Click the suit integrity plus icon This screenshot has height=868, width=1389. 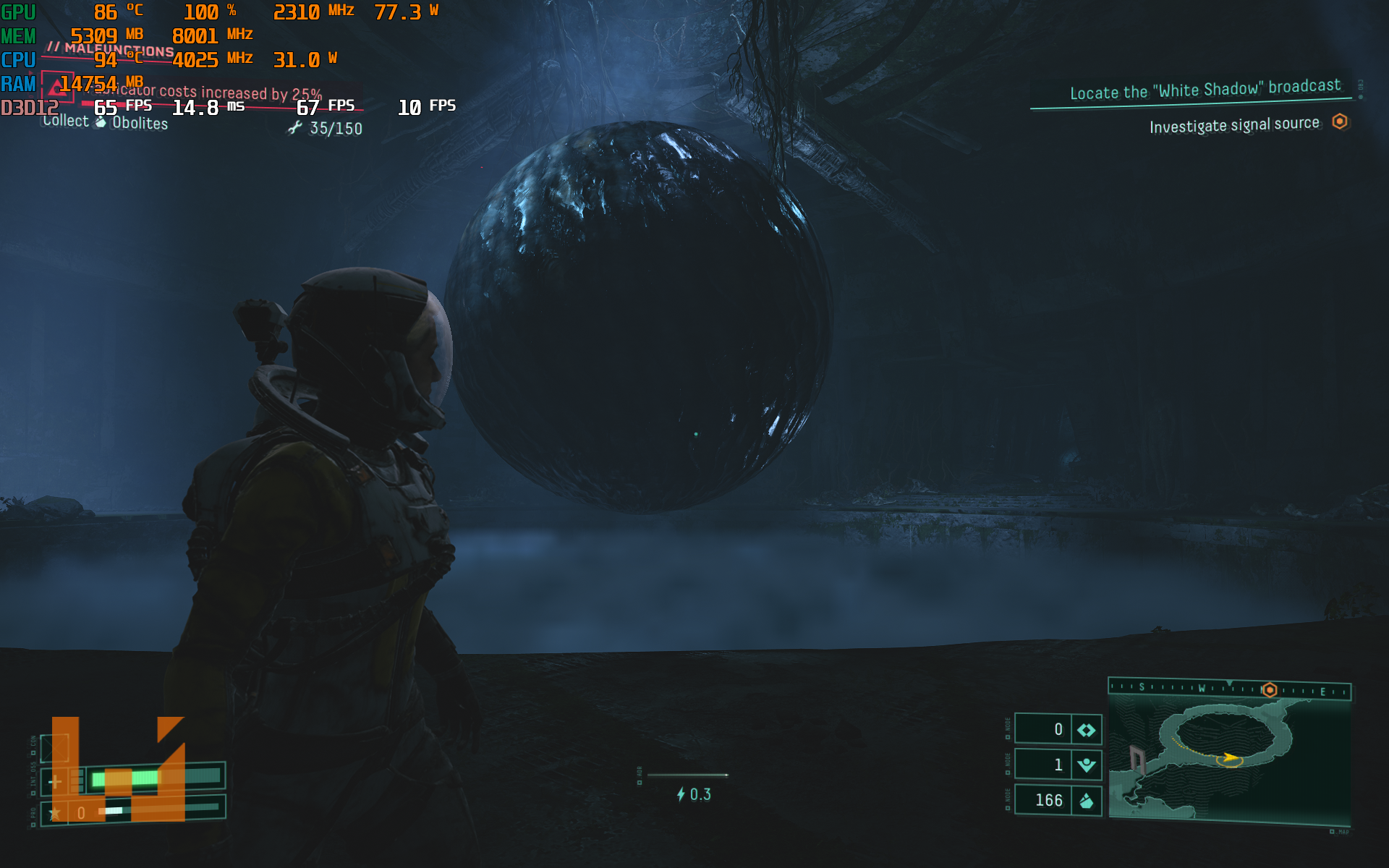click(x=55, y=781)
